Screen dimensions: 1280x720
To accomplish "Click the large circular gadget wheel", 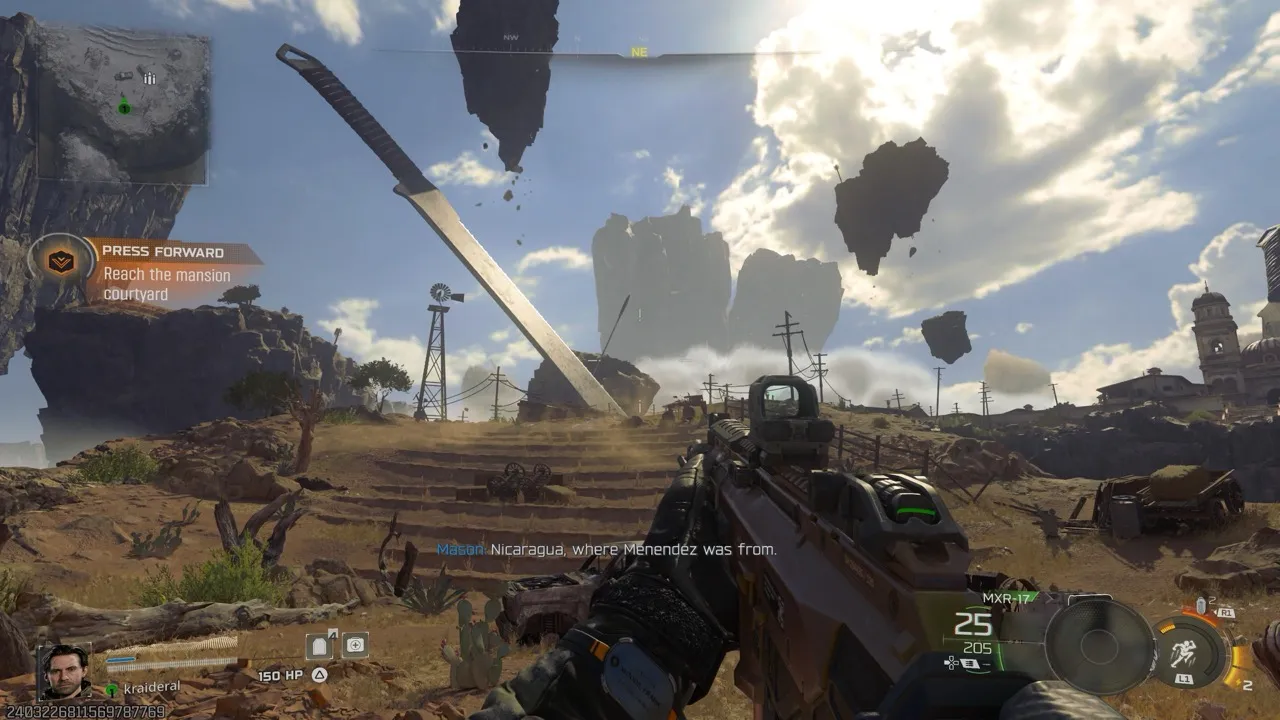I will [x=1100, y=645].
